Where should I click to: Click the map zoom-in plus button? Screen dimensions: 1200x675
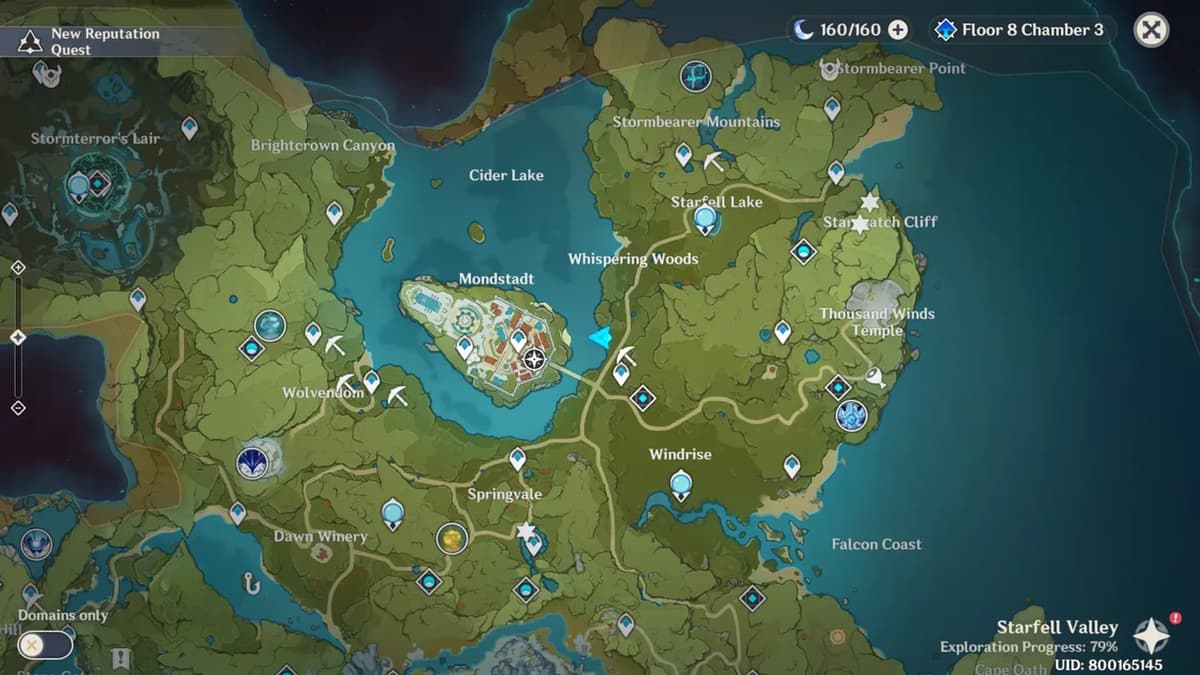pos(18,267)
